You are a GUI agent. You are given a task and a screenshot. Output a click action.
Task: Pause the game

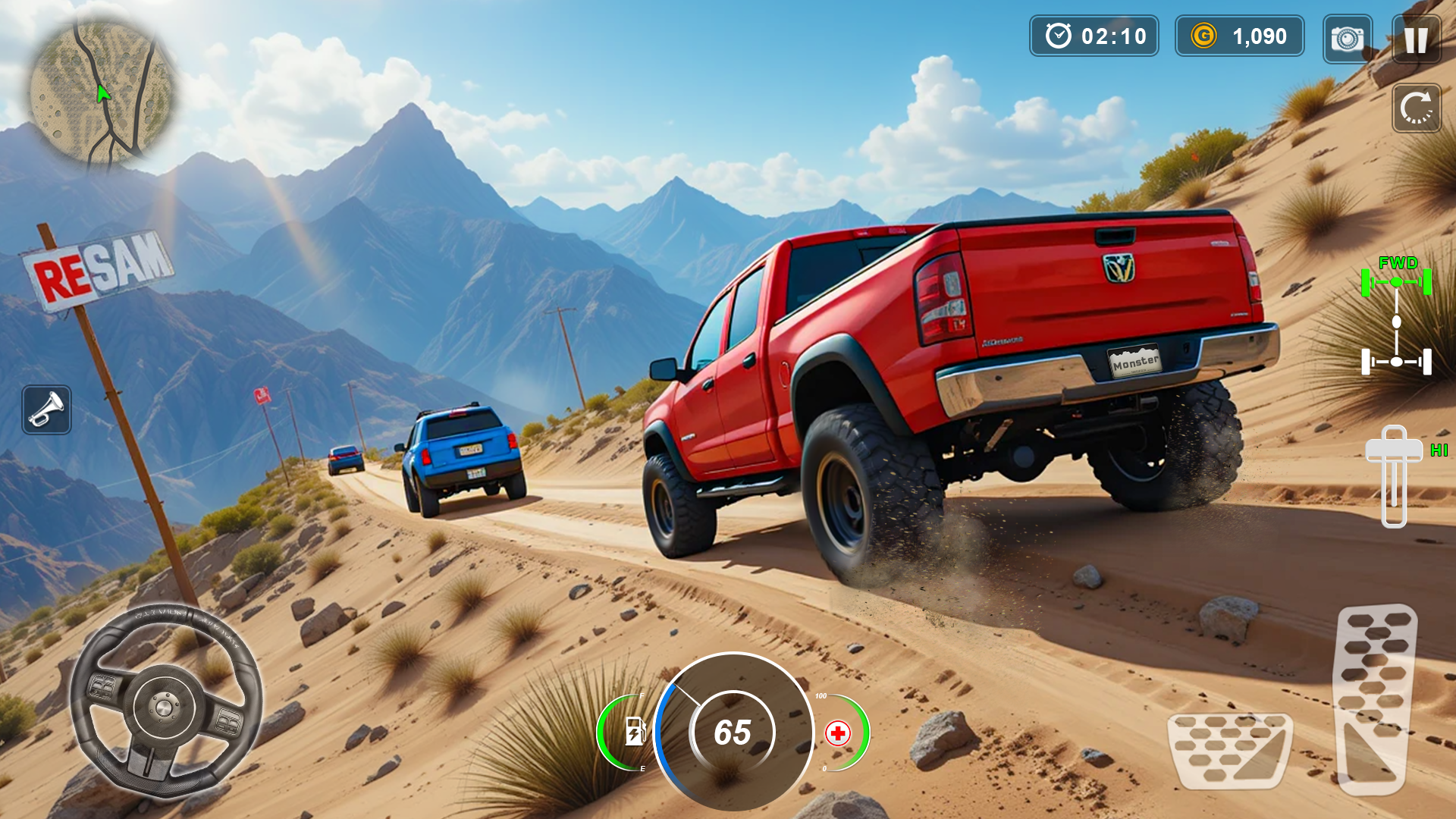1416,38
